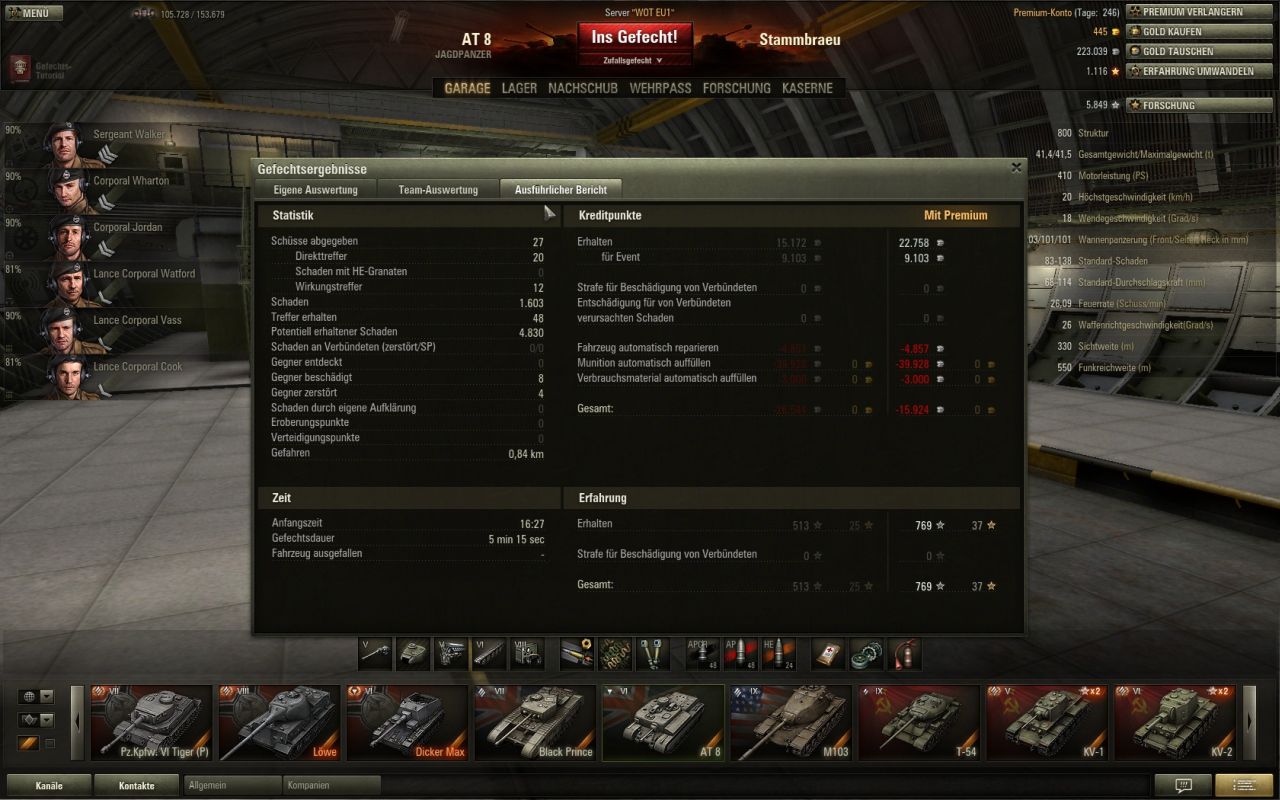Image resolution: width=1280 pixels, height=800 pixels.
Task: View the Team-Auswertung tab
Action: (x=438, y=189)
